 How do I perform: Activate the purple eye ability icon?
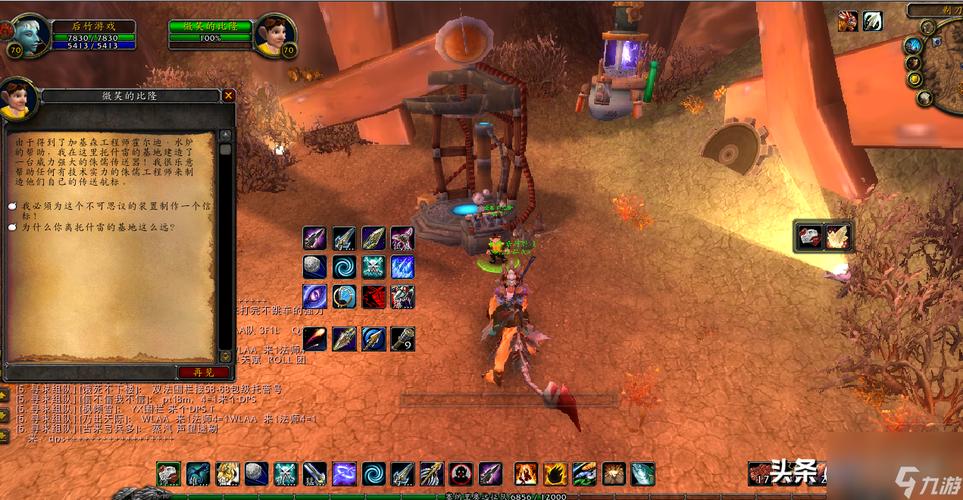[315, 296]
